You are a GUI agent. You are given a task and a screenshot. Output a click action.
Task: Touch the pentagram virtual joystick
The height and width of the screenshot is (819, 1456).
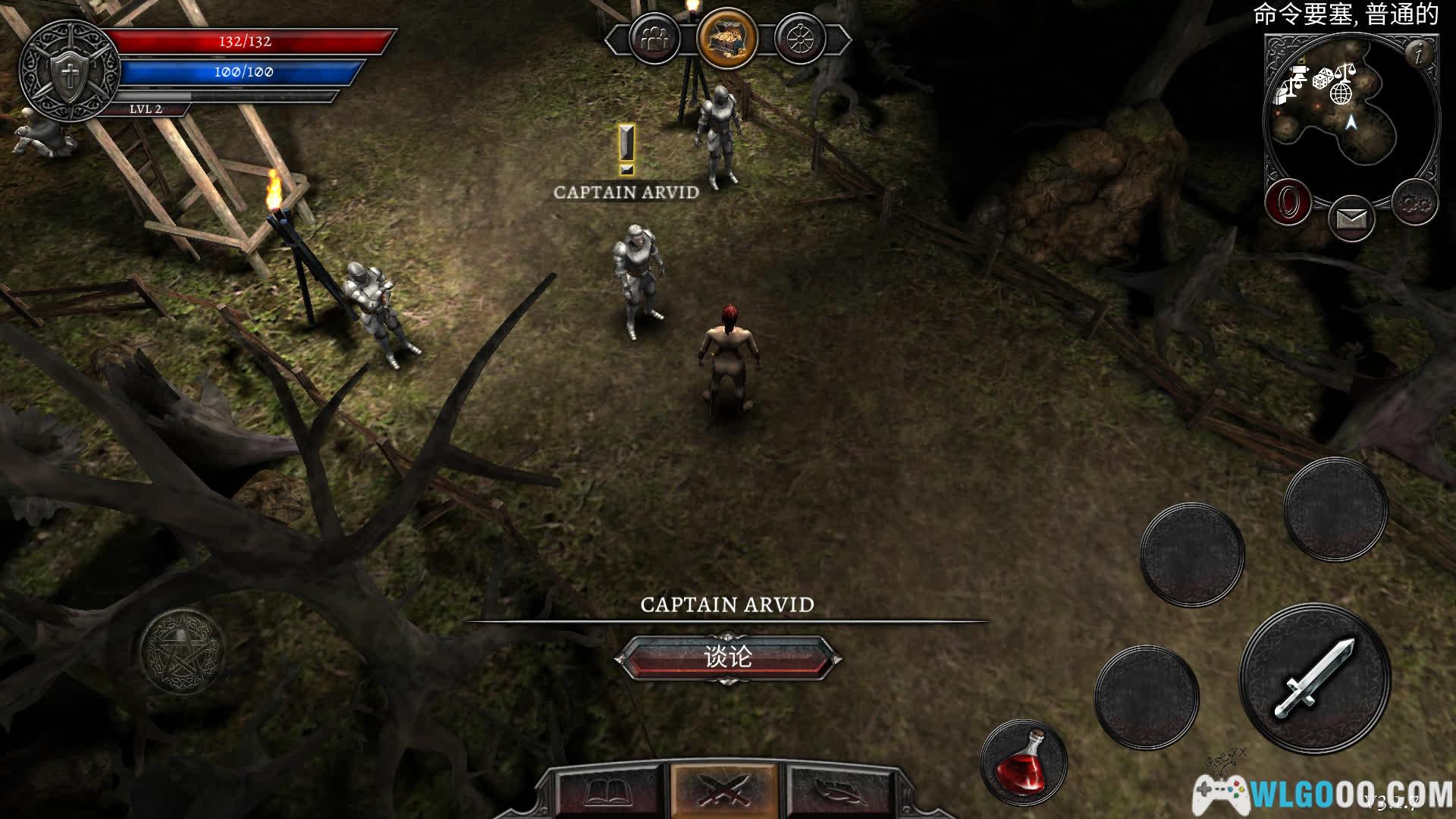182,651
